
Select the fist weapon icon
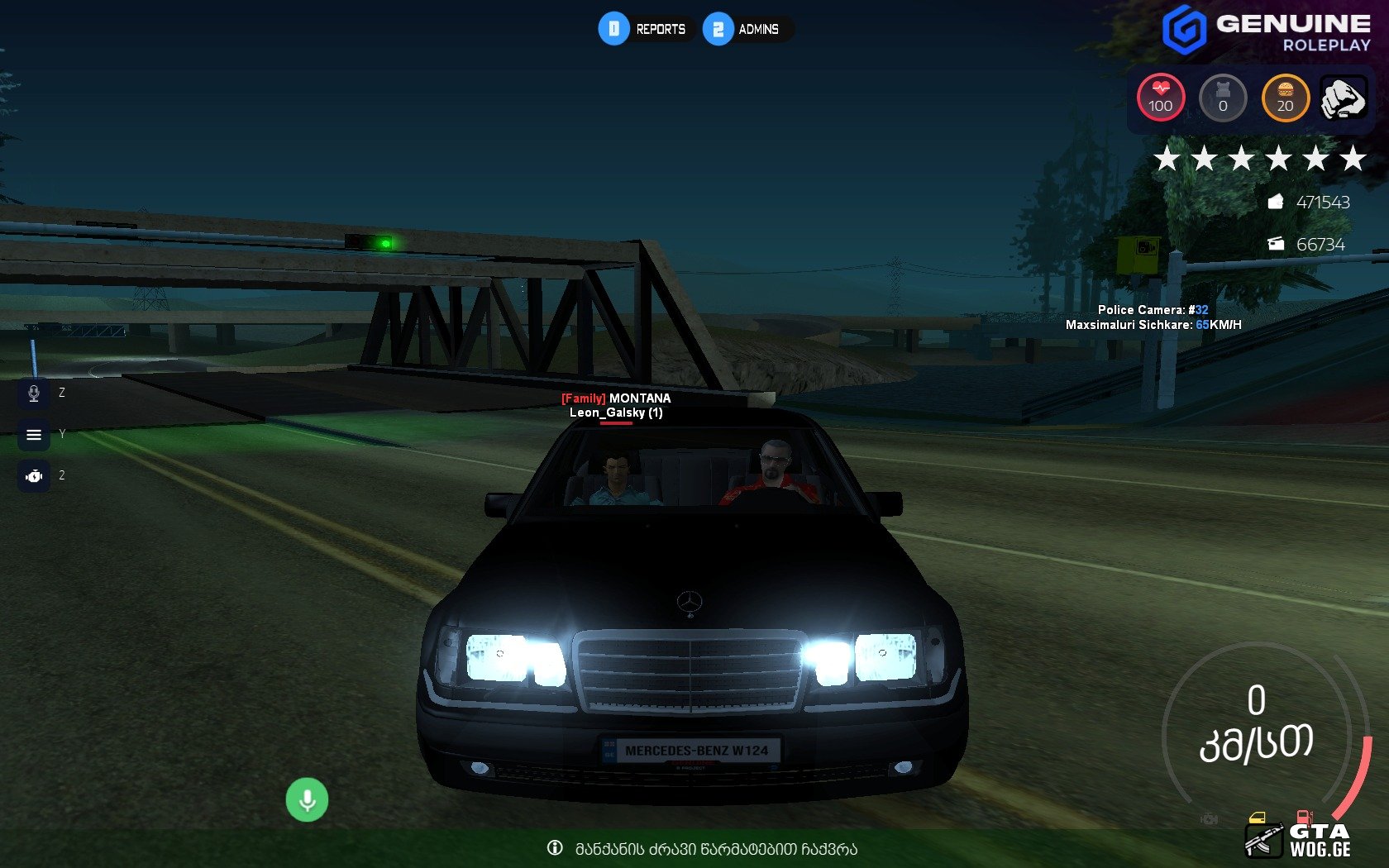pyautogui.click(x=1343, y=98)
